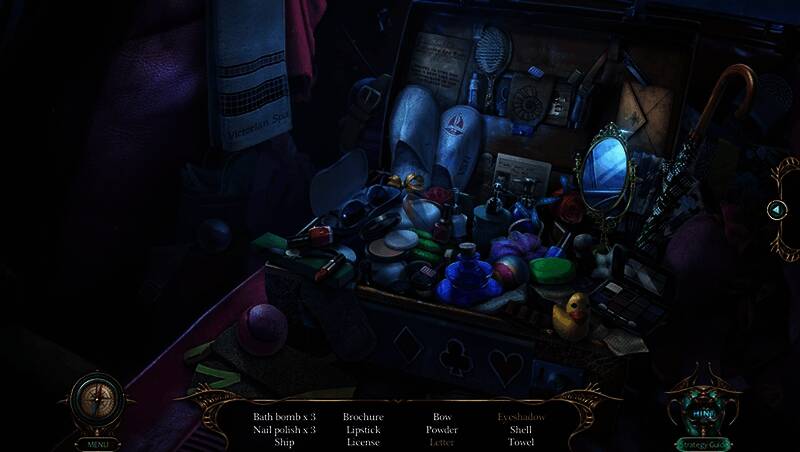This screenshot has width=800, height=452.
Task: Open the Strategy Guide
Action: [x=703, y=443]
